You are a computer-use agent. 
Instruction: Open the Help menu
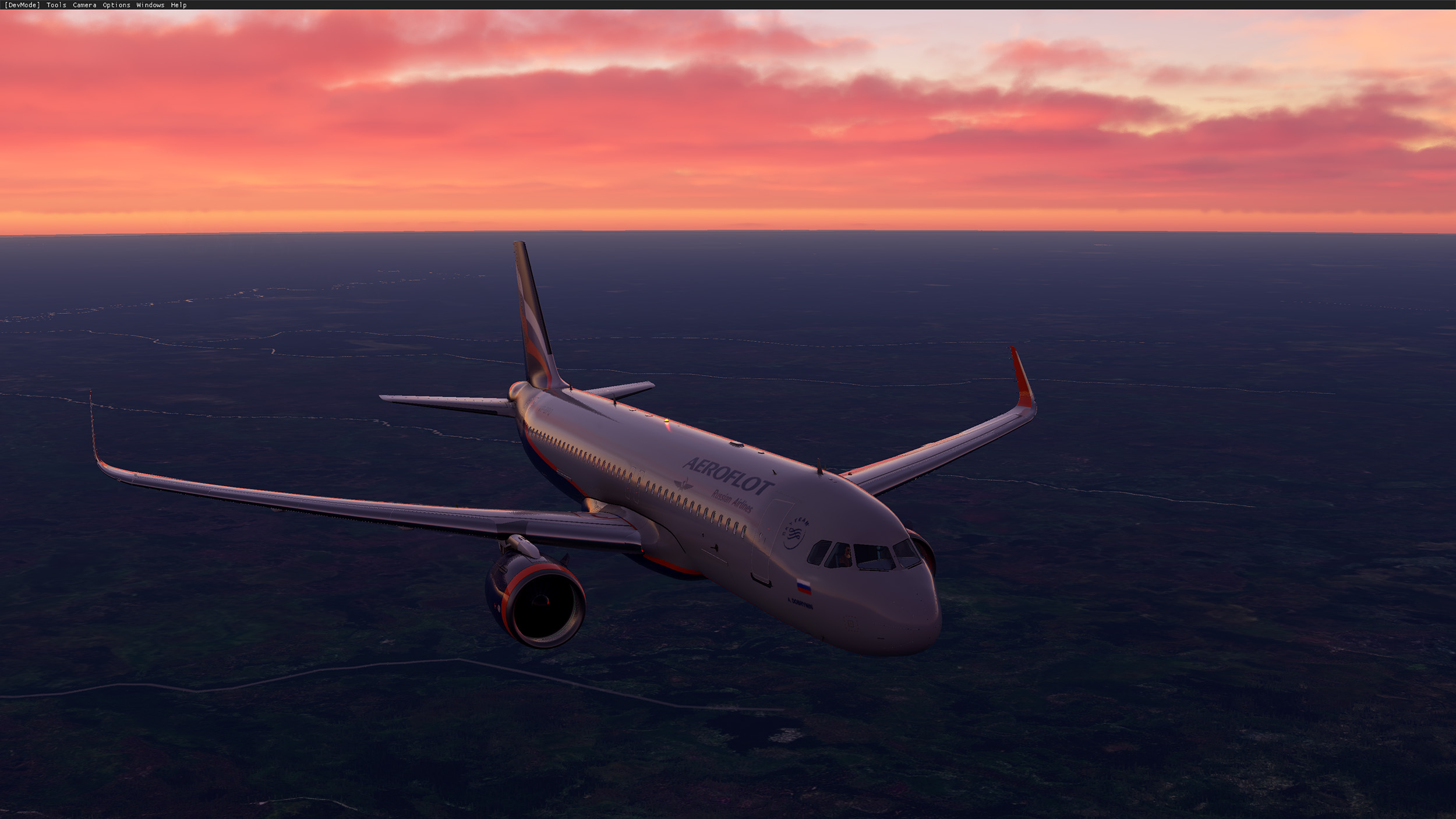point(179,5)
